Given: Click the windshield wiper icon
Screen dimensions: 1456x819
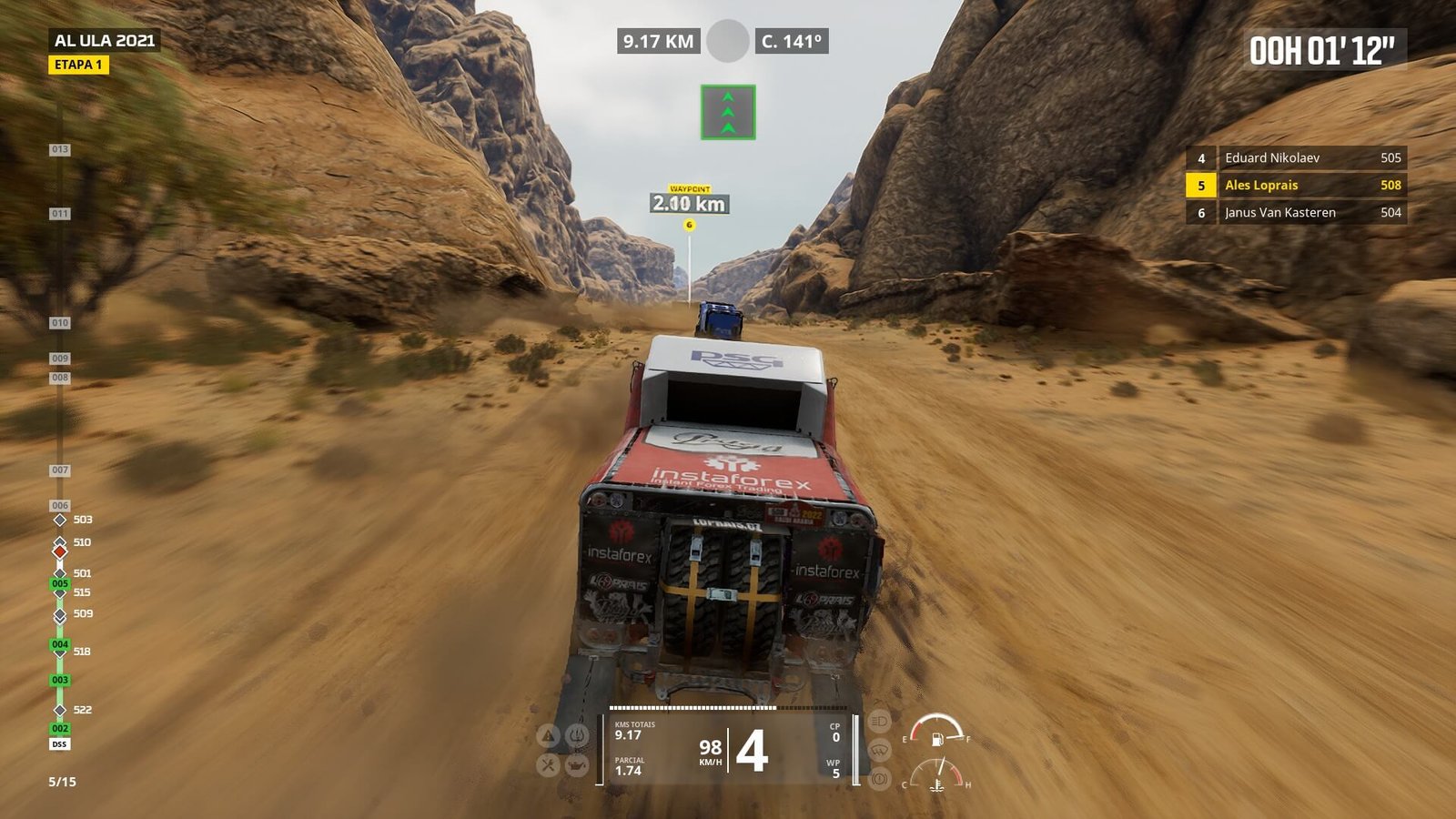Looking at the screenshot, I should [879, 752].
